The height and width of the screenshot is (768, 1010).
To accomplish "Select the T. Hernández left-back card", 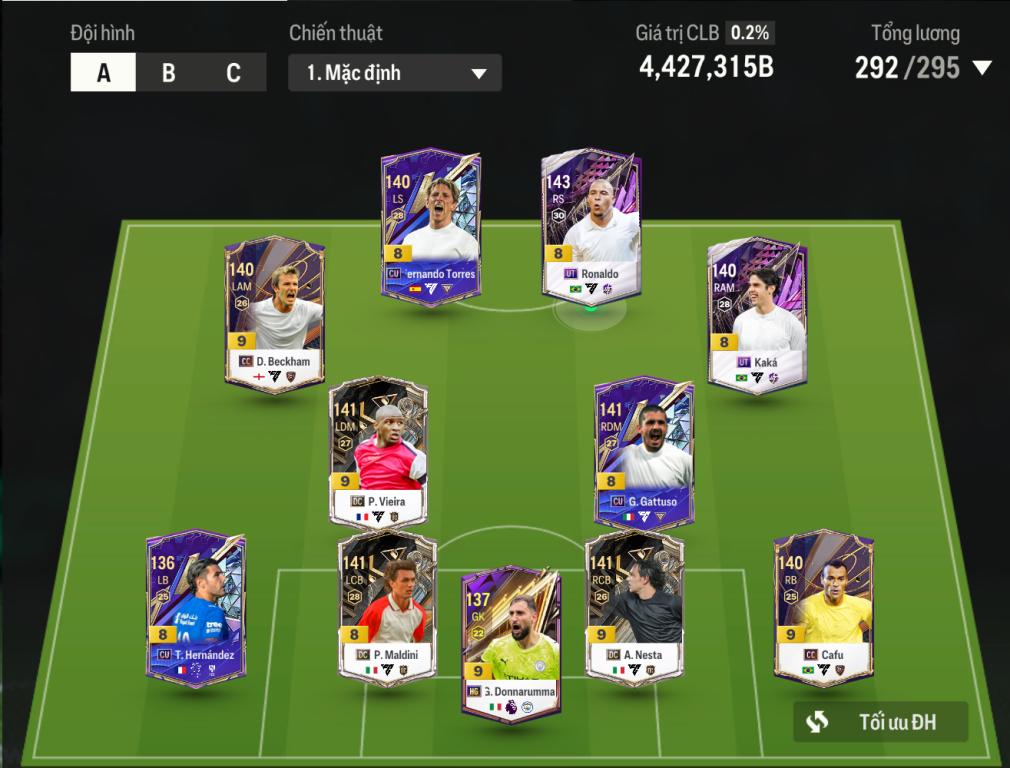I will click(x=196, y=607).
